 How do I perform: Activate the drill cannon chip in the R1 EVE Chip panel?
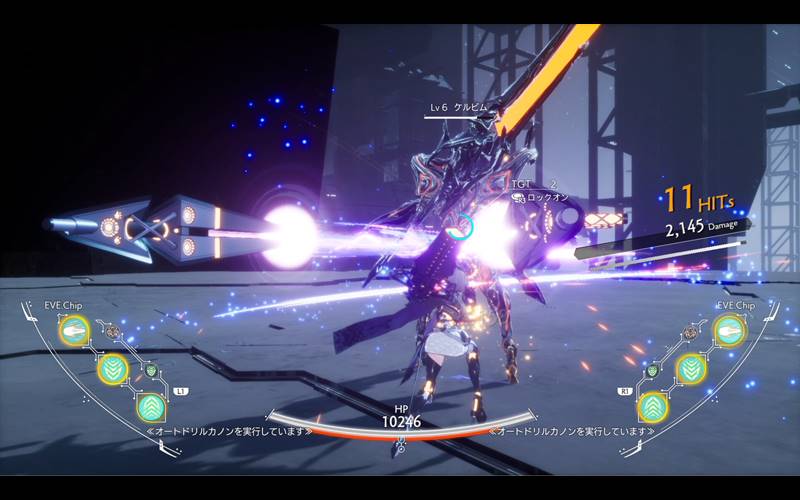point(727,330)
